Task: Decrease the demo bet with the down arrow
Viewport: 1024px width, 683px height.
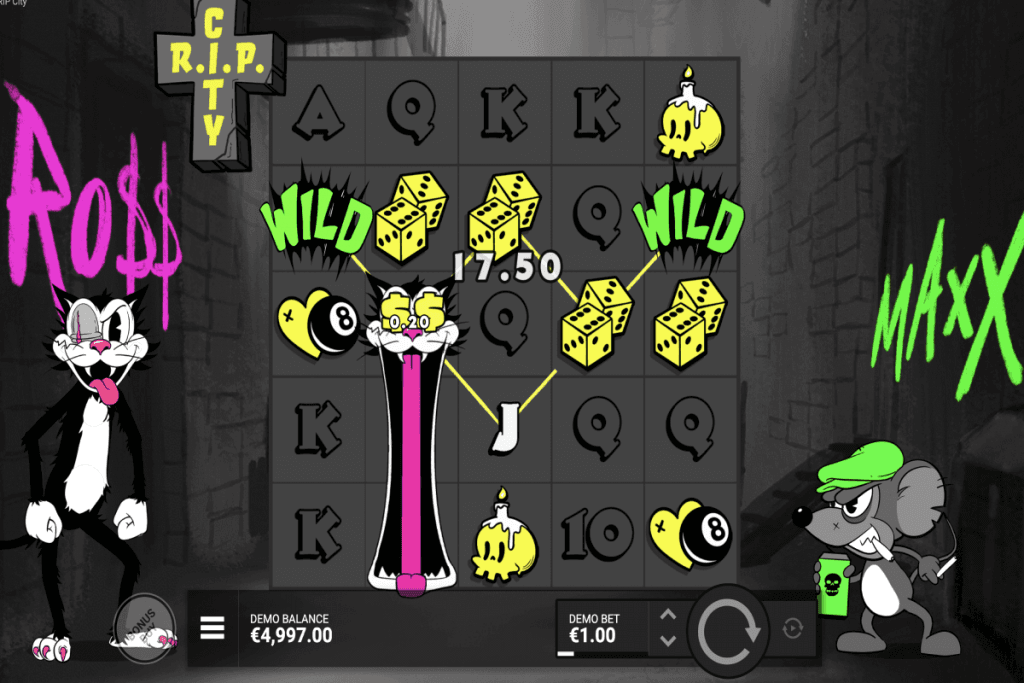Action: tap(669, 640)
